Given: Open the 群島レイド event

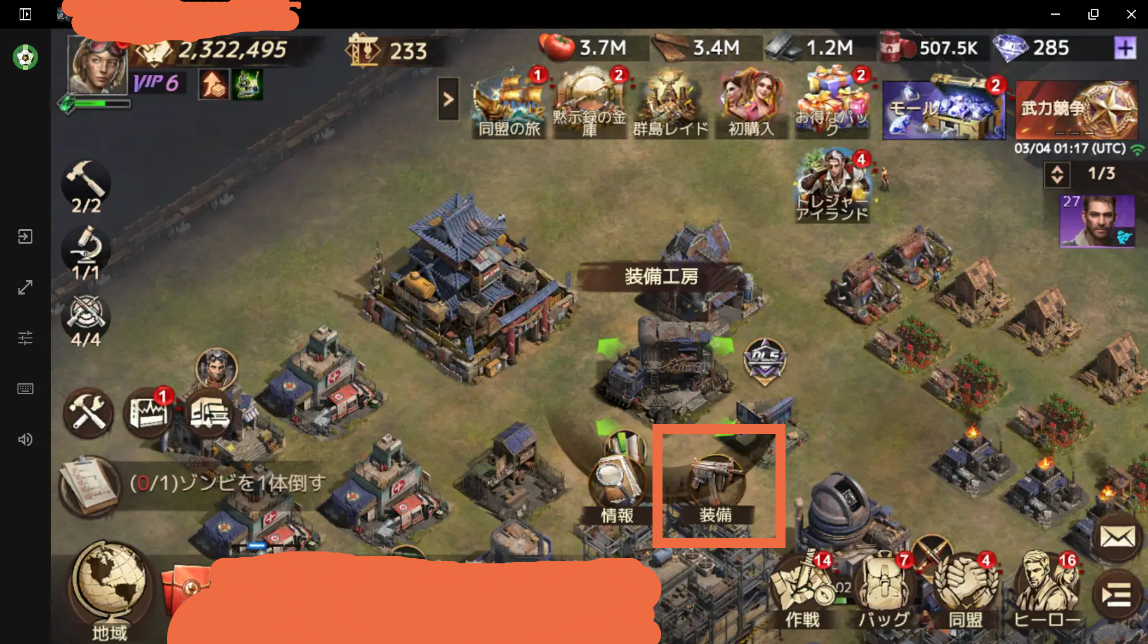Looking at the screenshot, I should pyautogui.click(x=671, y=102).
